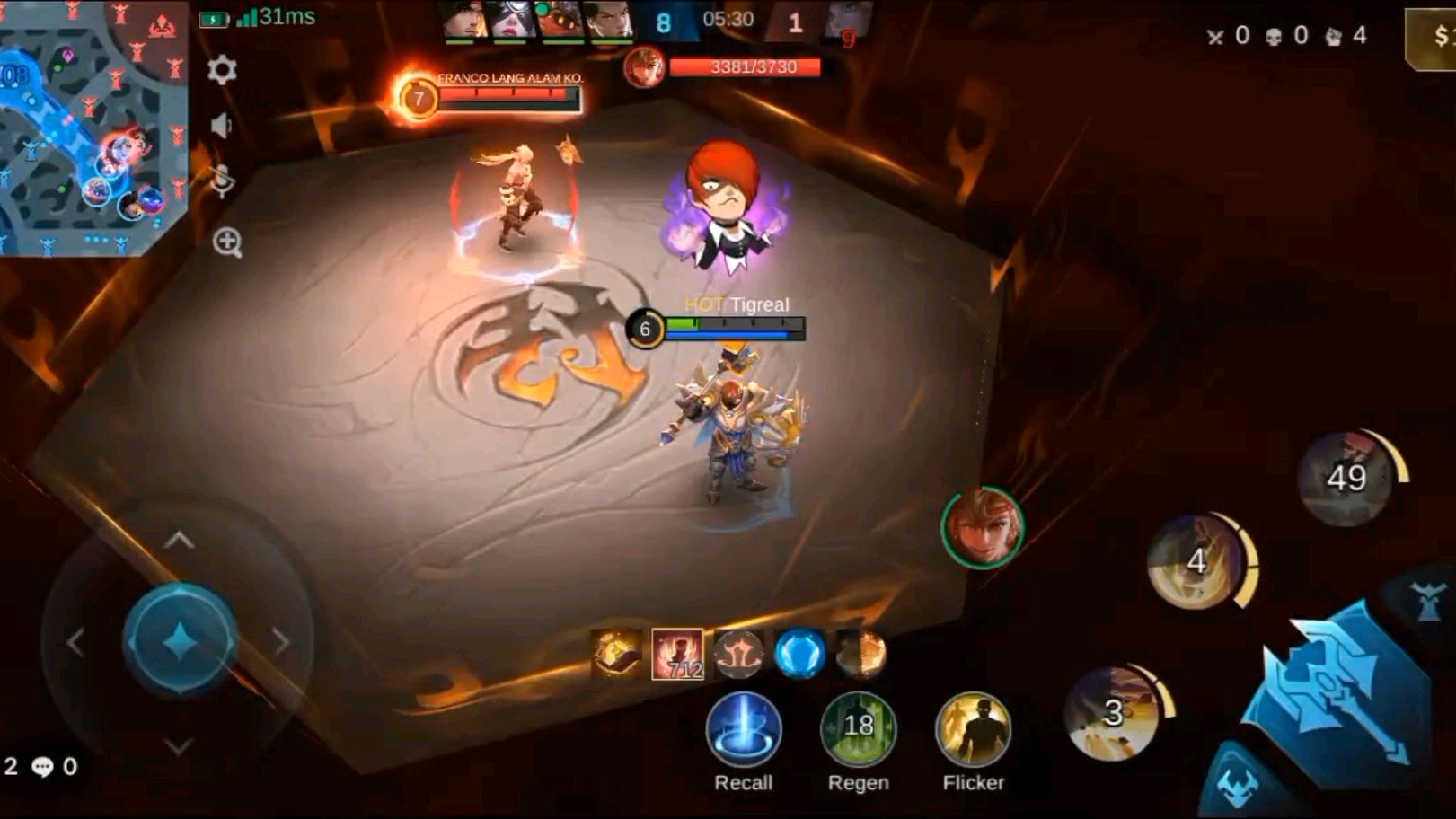Activate the skill with 3 cooldown

point(1114,713)
